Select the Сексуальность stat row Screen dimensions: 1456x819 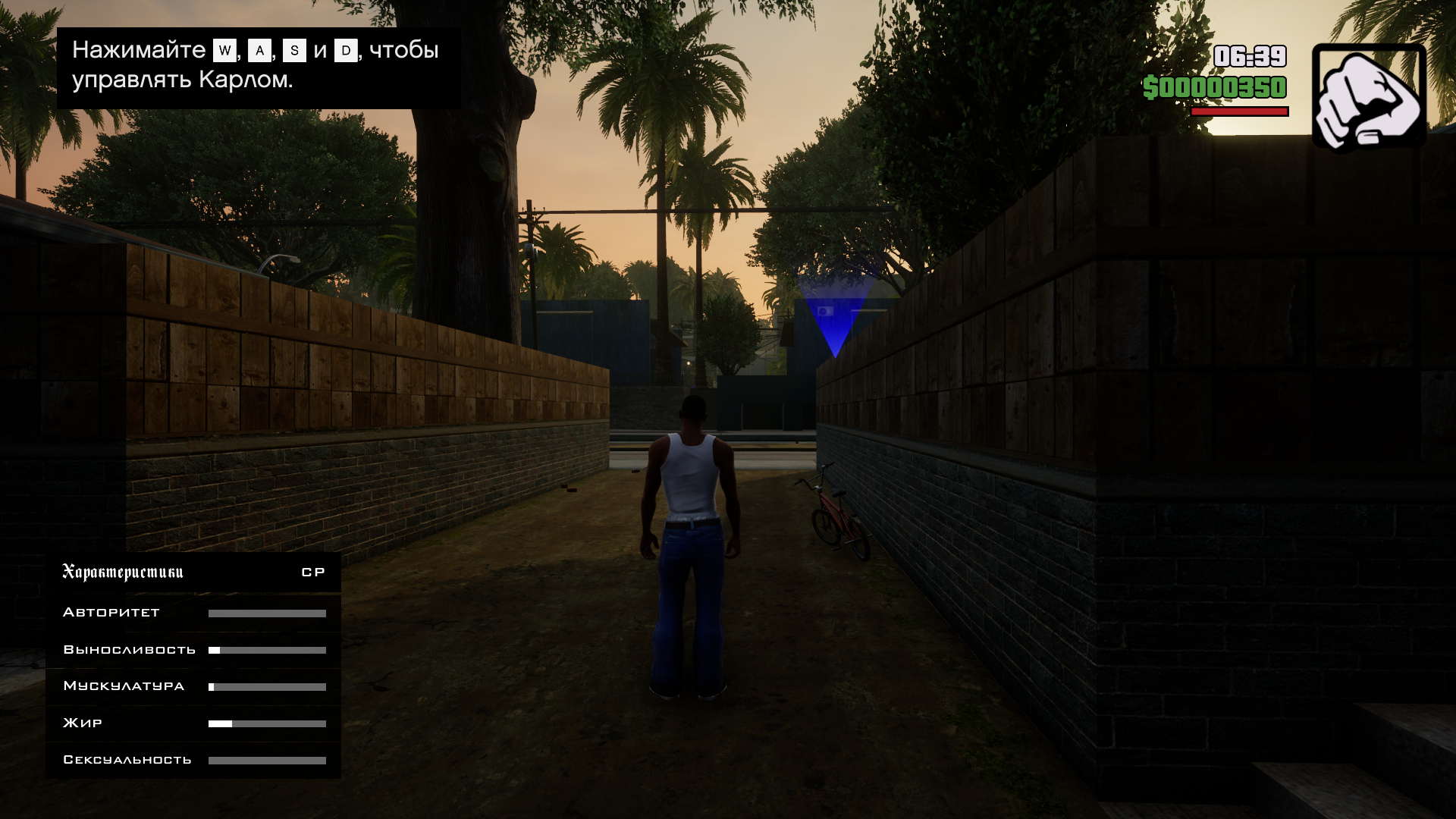(x=193, y=760)
